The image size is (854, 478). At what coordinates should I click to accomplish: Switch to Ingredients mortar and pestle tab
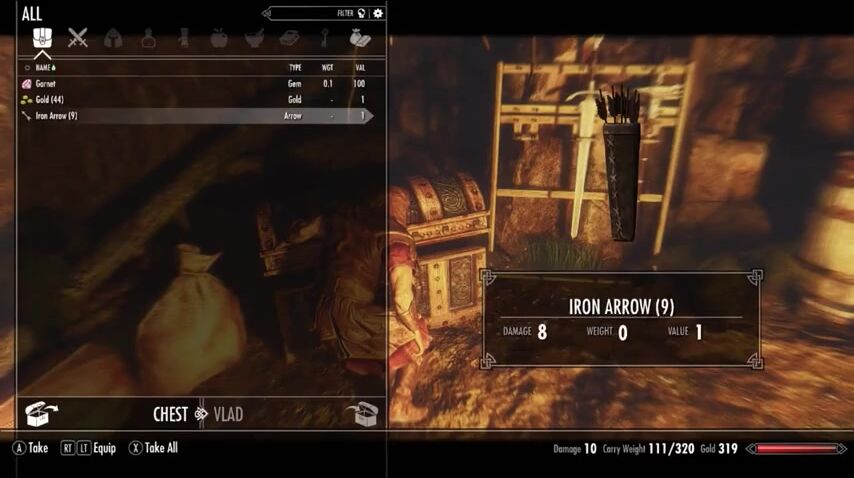point(254,39)
